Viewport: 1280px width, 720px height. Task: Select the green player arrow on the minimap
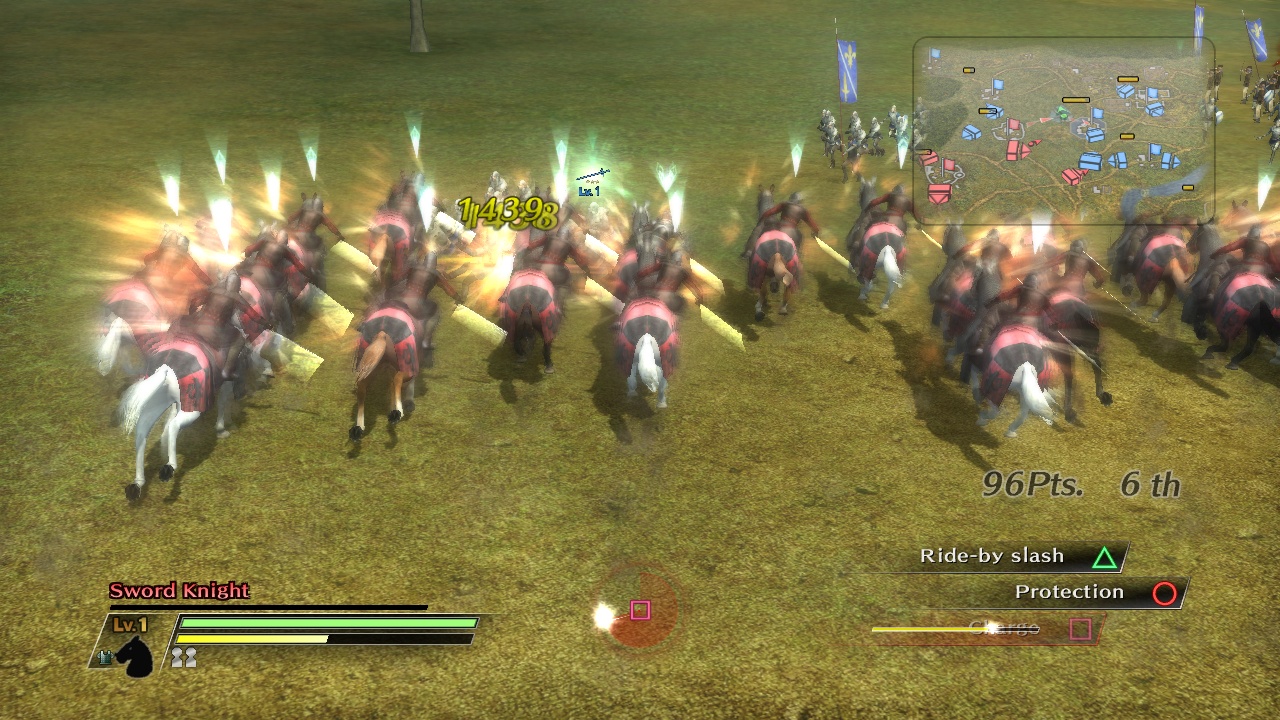(1061, 110)
